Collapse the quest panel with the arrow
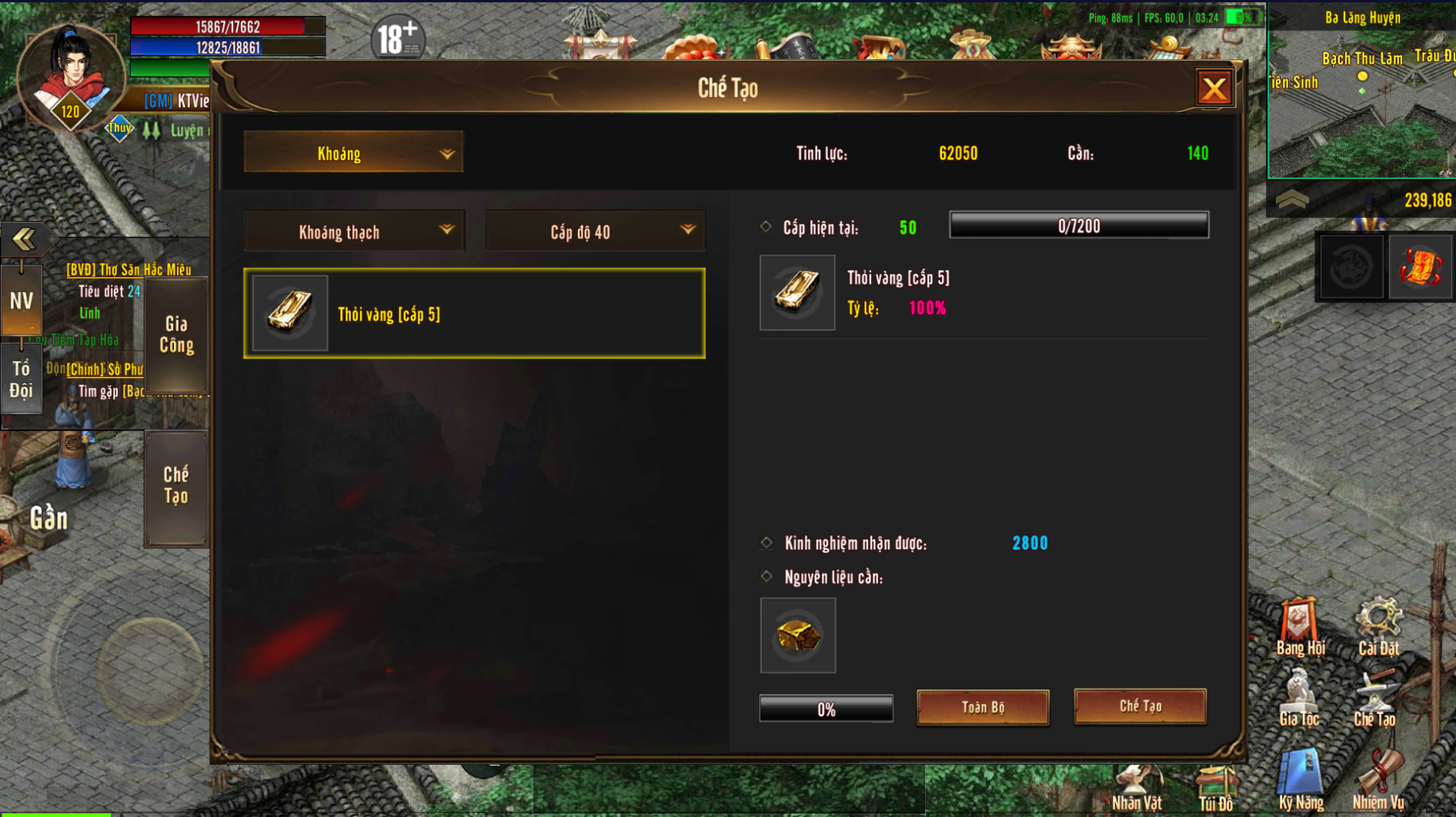This screenshot has height=817, width=1456. click(23, 239)
